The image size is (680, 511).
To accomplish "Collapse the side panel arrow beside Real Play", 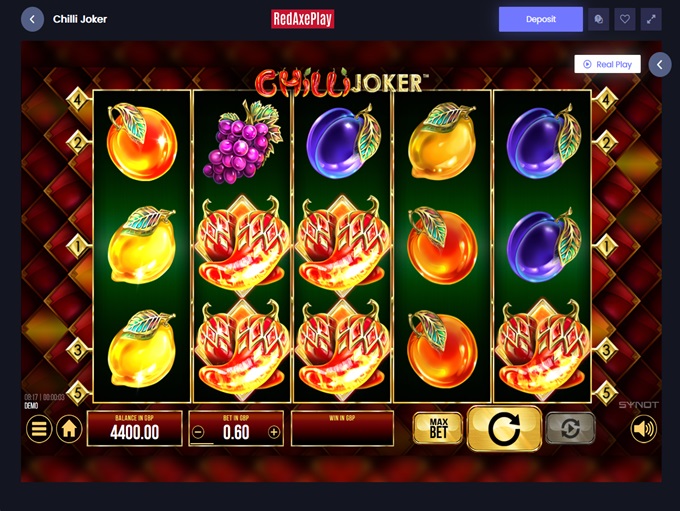I will (659, 64).
